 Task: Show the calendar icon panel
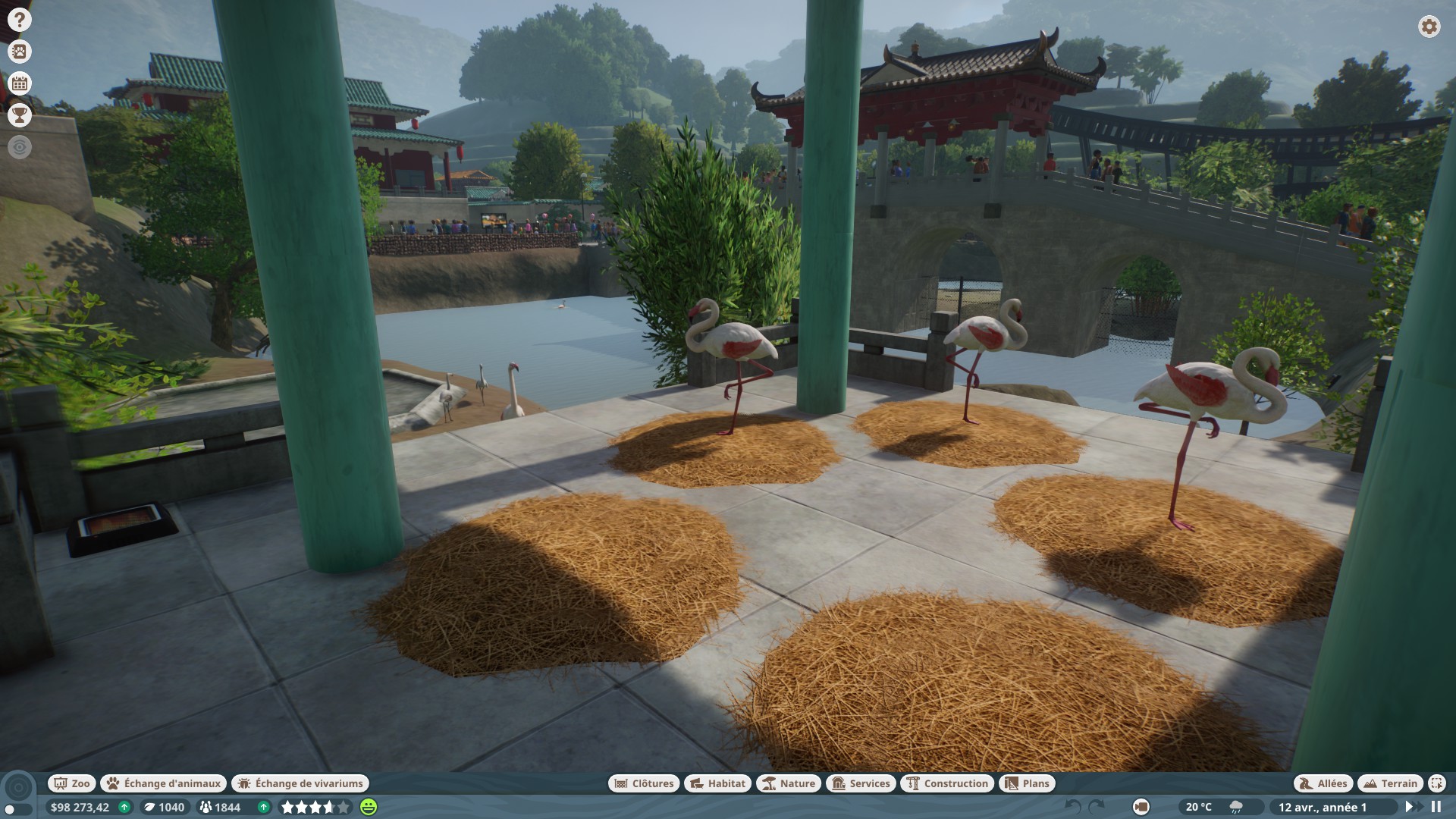[x=20, y=83]
